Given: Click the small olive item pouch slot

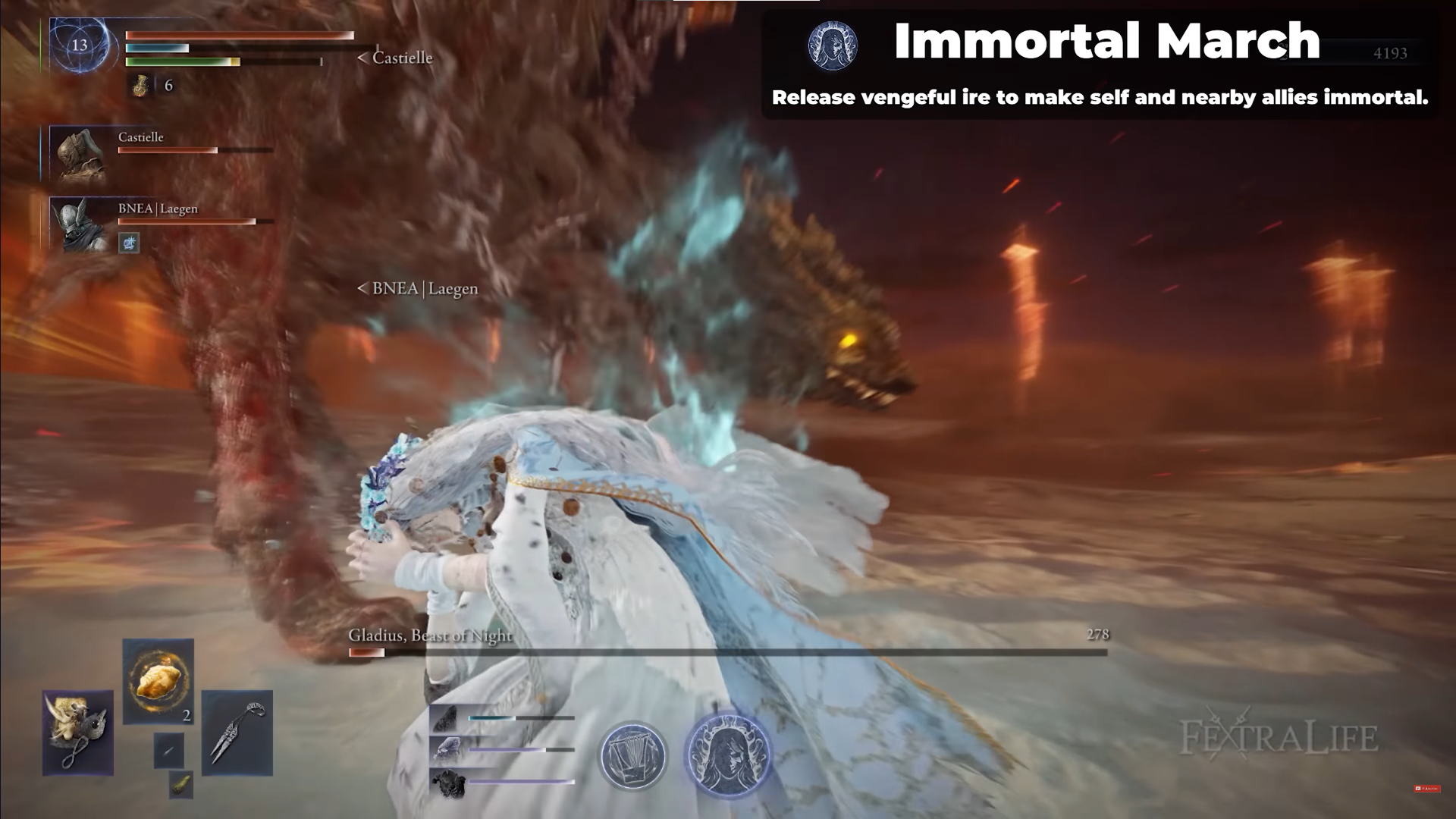Looking at the screenshot, I should pyautogui.click(x=181, y=784).
